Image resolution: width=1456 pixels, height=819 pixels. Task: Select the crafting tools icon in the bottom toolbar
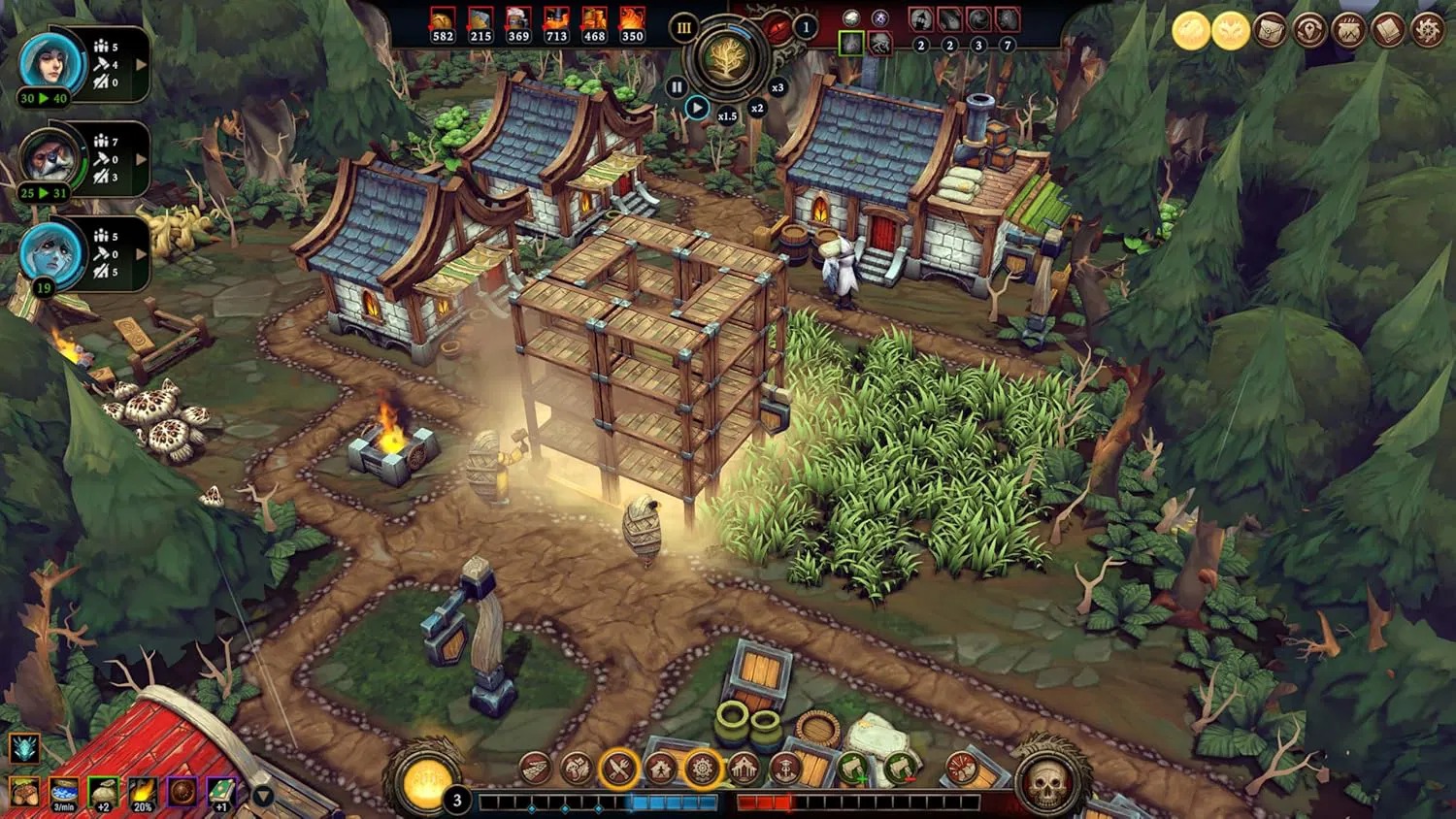[619, 769]
